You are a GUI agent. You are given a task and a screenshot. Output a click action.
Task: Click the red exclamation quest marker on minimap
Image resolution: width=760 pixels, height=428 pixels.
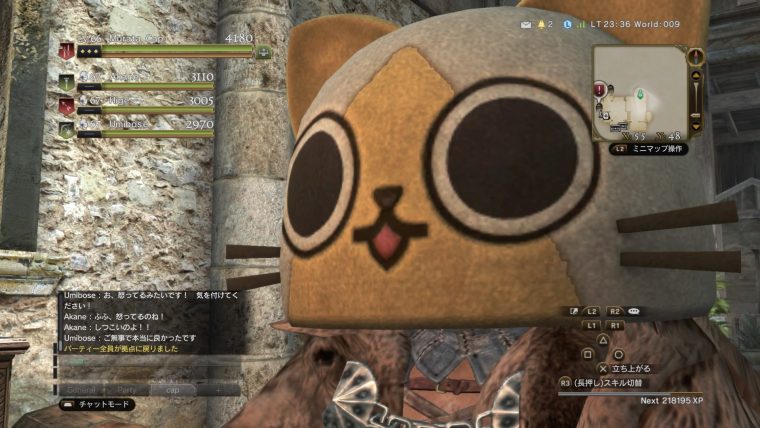[599, 90]
